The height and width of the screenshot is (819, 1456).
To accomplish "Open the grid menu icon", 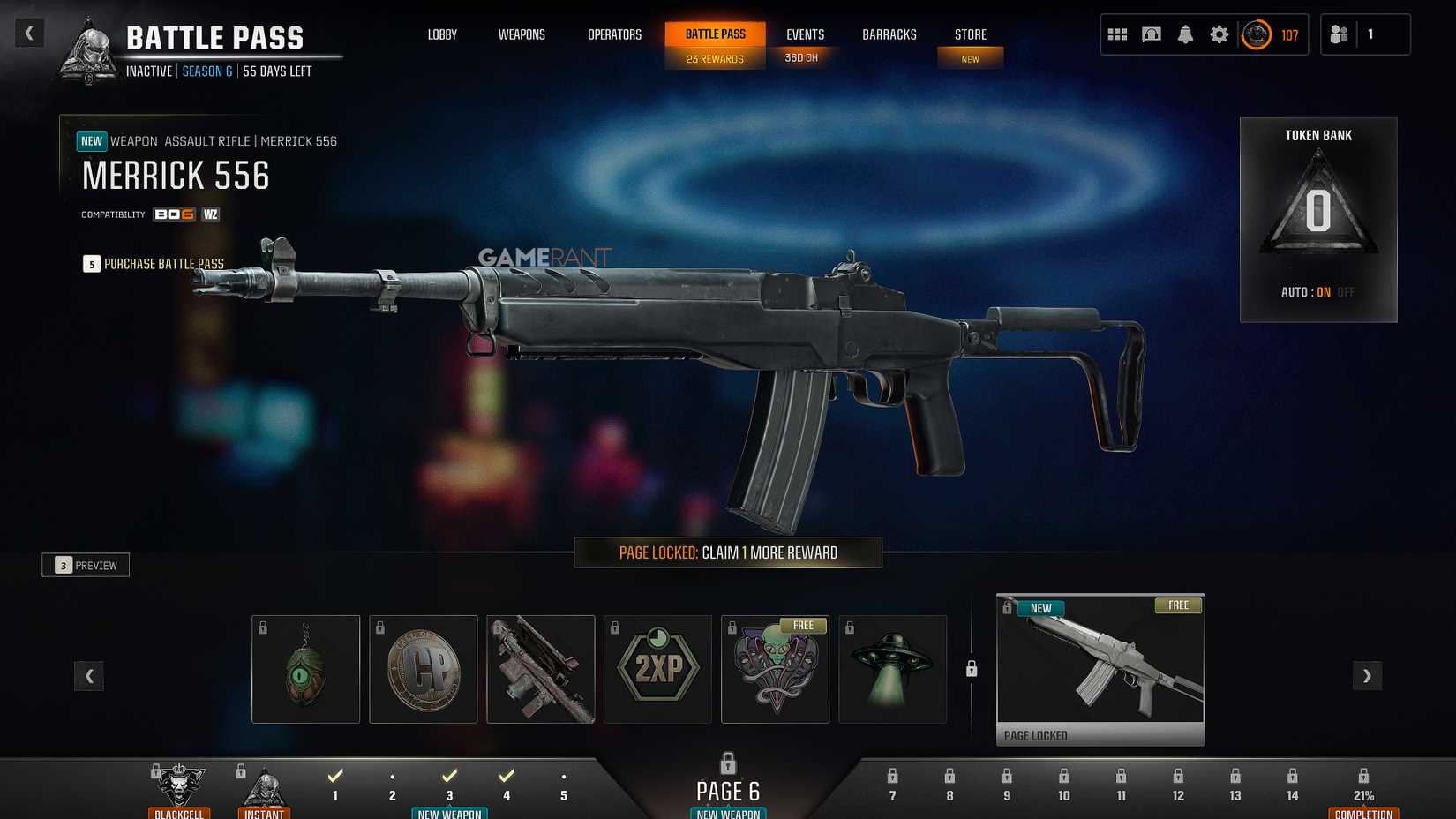I will [1117, 35].
